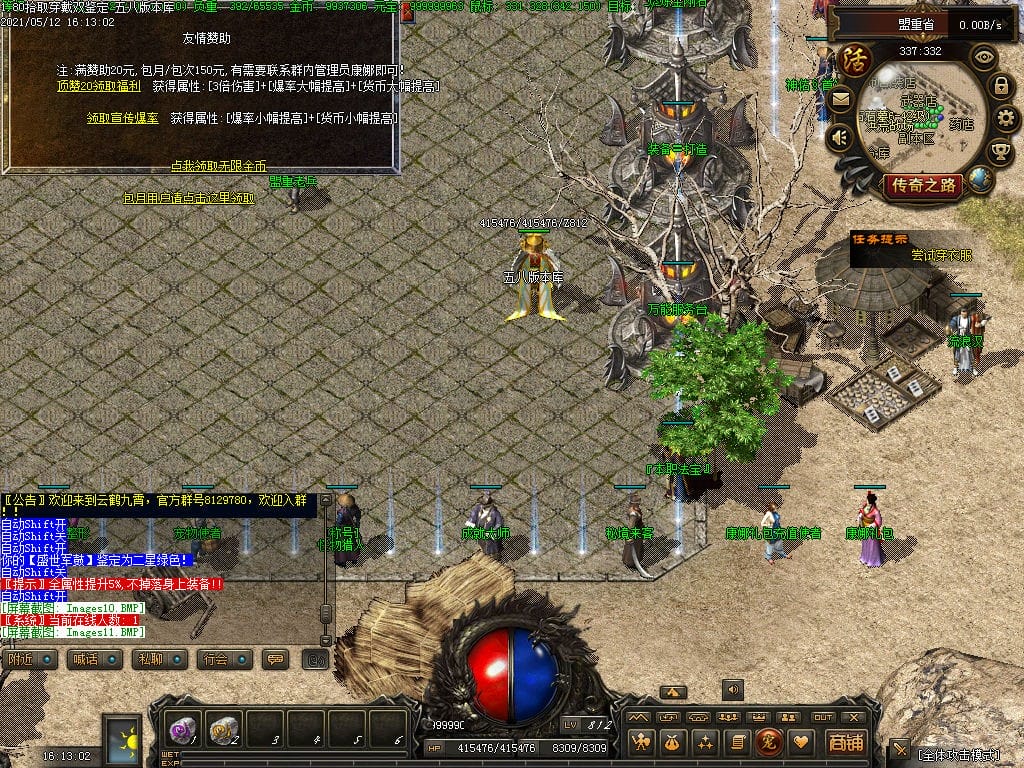Screen dimensions: 1024x768
Task: Click the 顶赞20领取福利 link
Action: (97, 87)
